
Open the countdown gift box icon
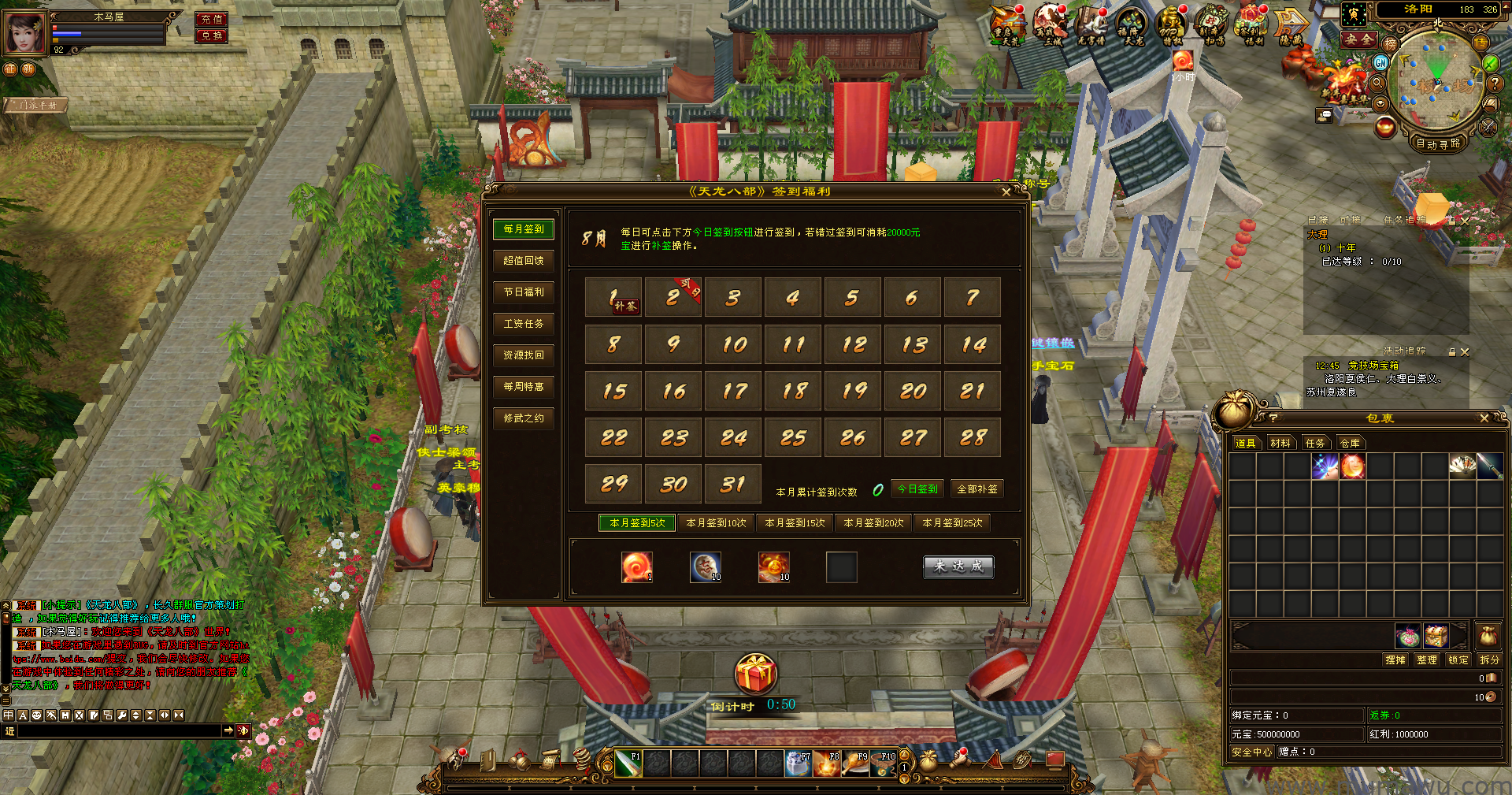[x=755, y=674]
